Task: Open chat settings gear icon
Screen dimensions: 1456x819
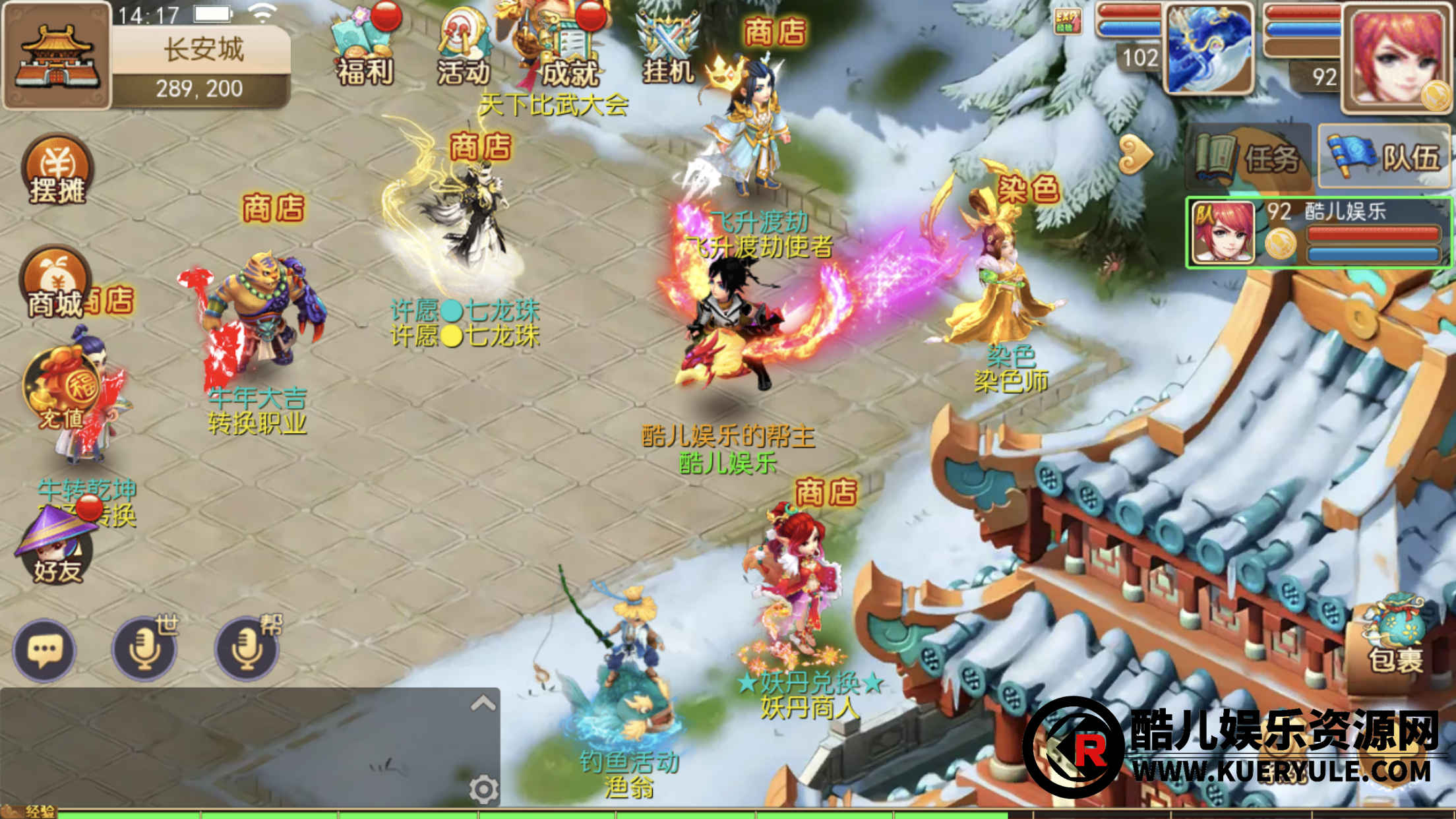Action: click(x=483, y=789)
